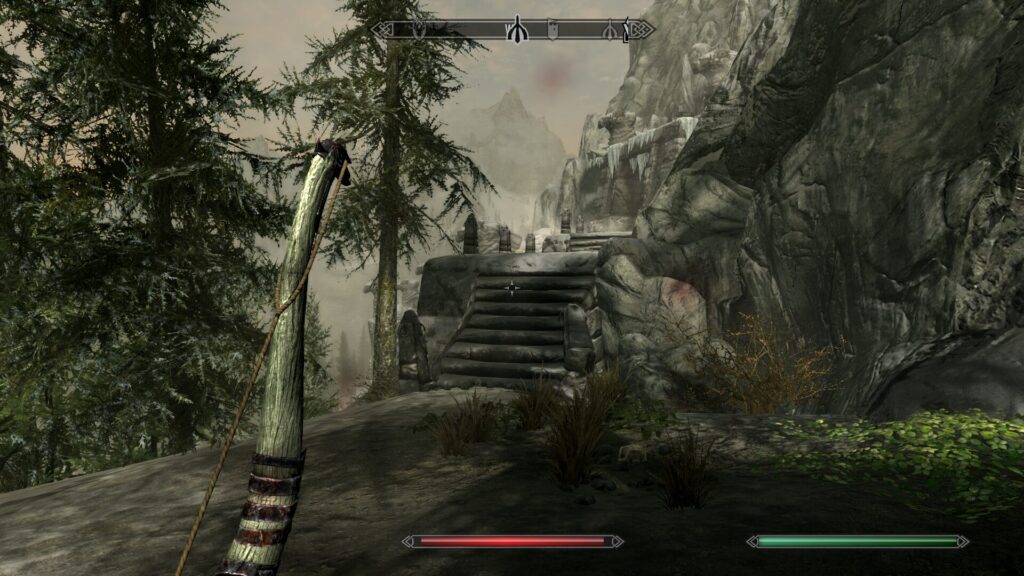Select the bright three-pronged arch compass marker
The height and width of the screenshot is (576, 1024).
click(516, 30)
